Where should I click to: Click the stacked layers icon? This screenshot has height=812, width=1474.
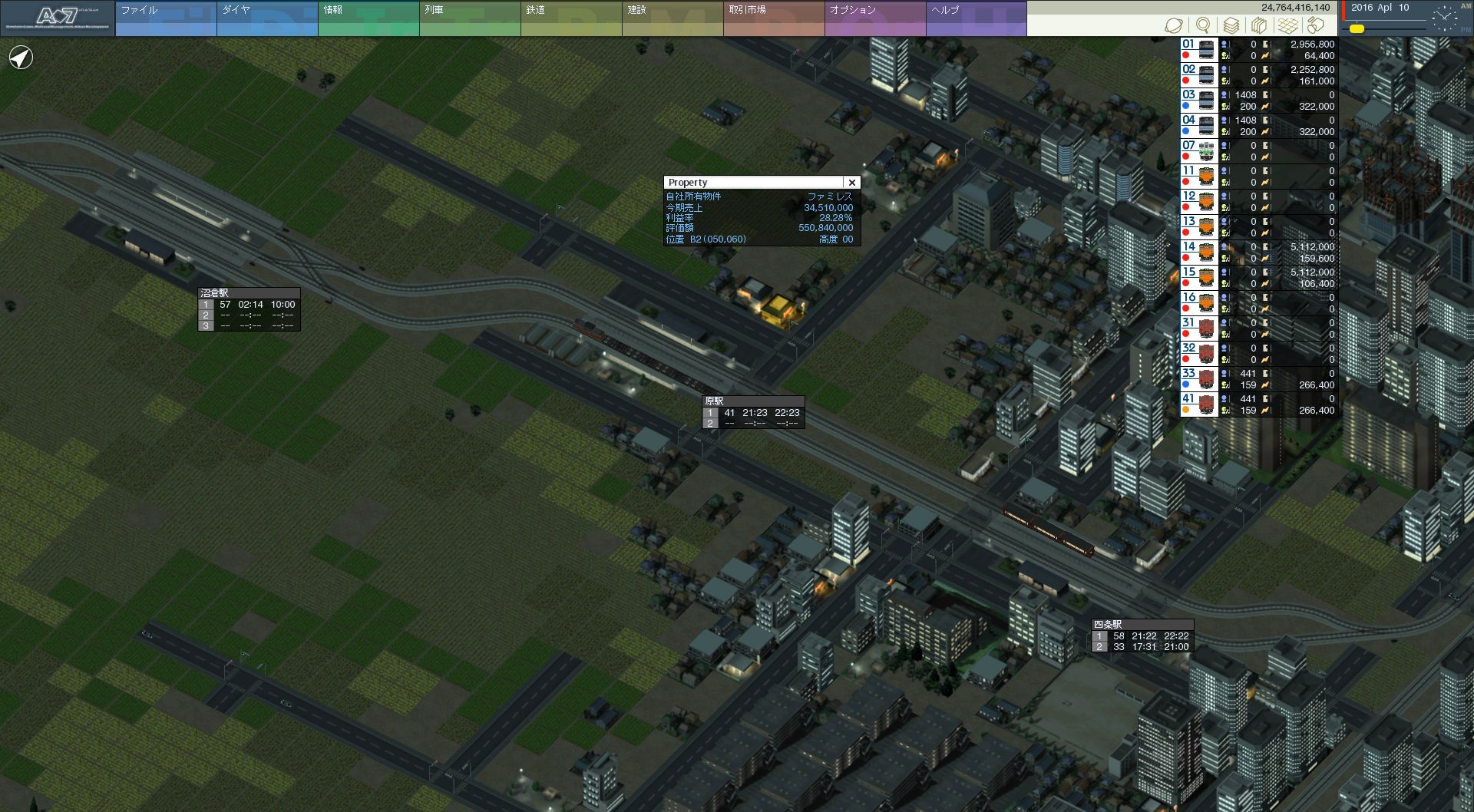point(1231,25)
